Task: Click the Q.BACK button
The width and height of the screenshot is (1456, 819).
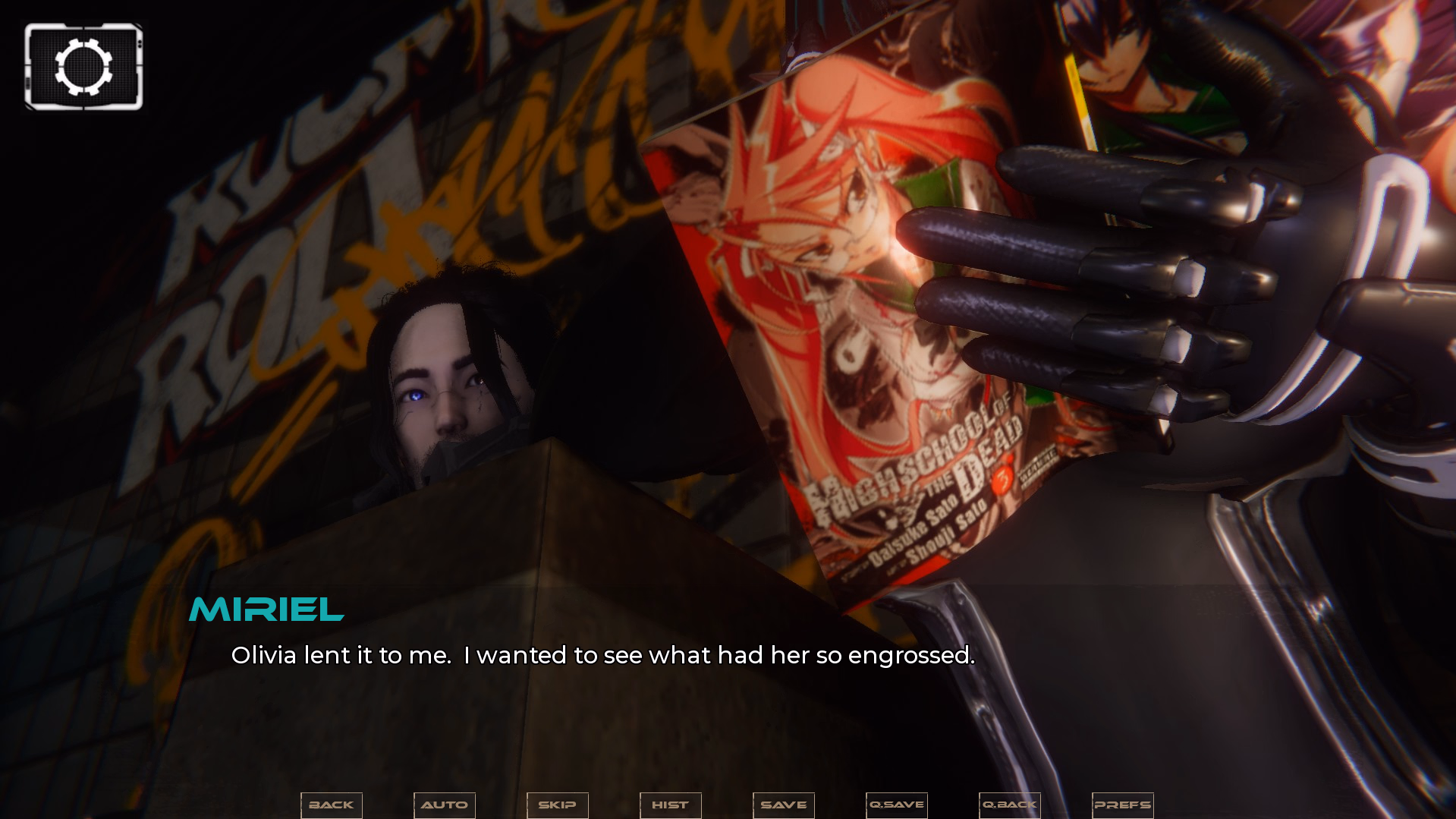Action: click(x=1010, y=805)
